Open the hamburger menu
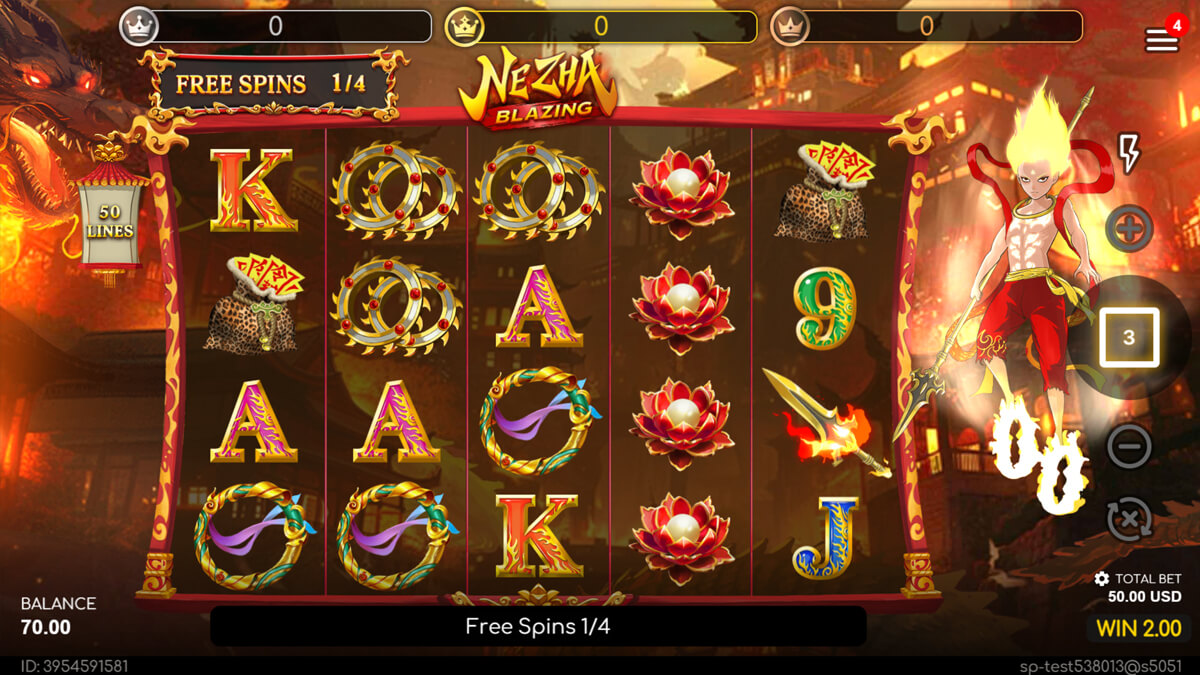 (x=1161, y=40)
